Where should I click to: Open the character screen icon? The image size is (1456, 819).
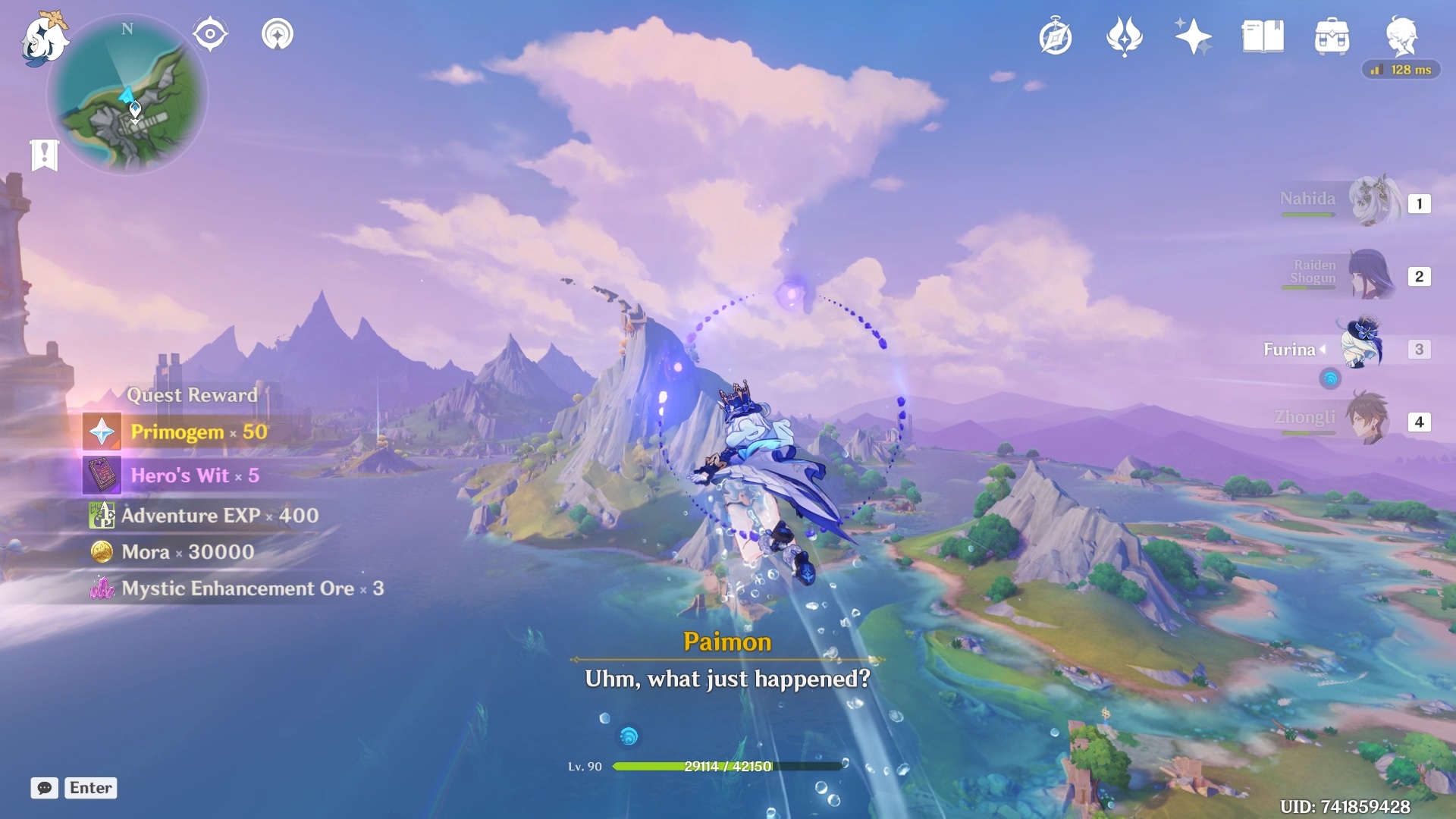[1401, 36]
